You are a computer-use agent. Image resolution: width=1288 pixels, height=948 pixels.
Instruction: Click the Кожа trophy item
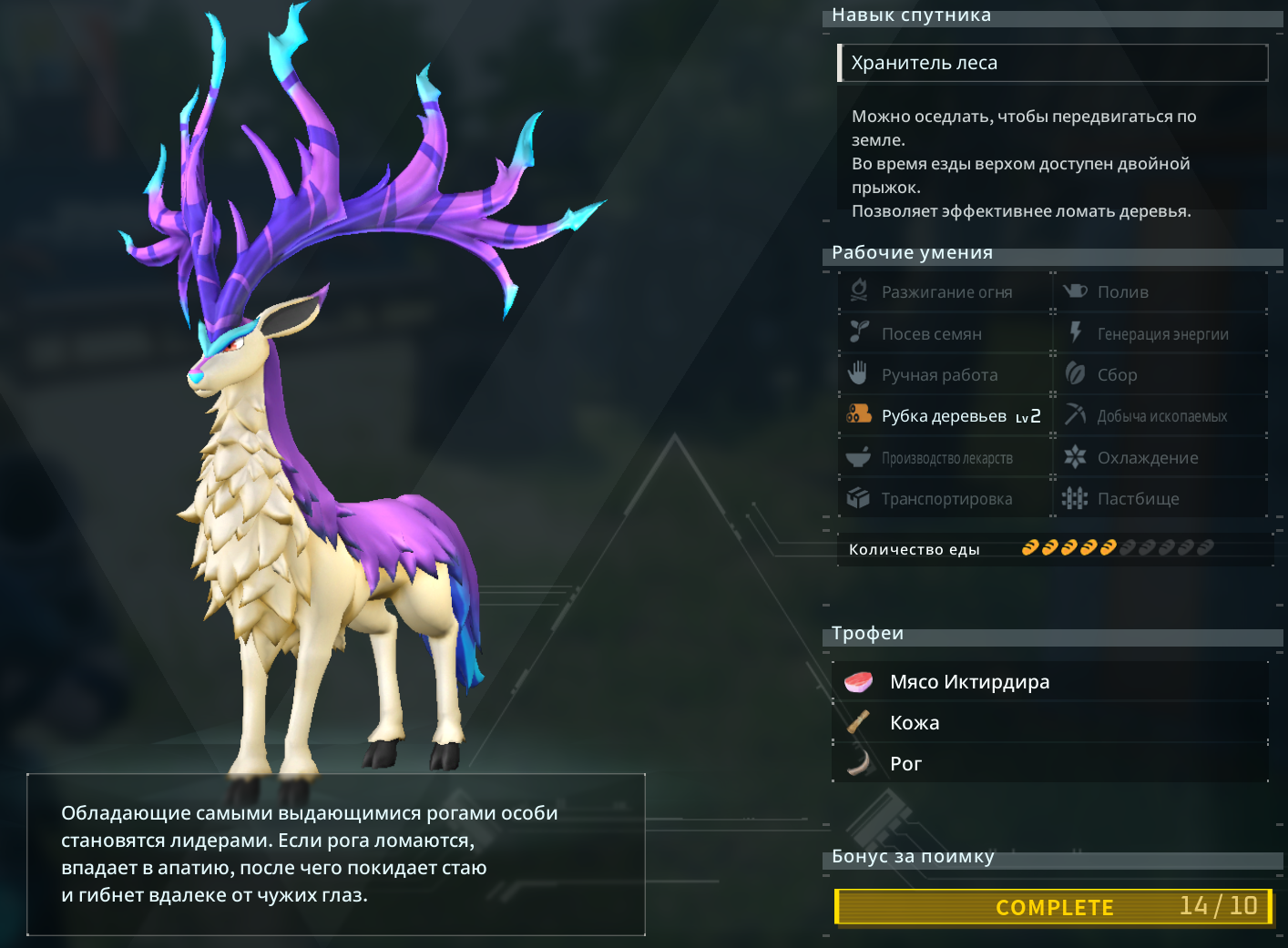click(x=1049, y=723)
